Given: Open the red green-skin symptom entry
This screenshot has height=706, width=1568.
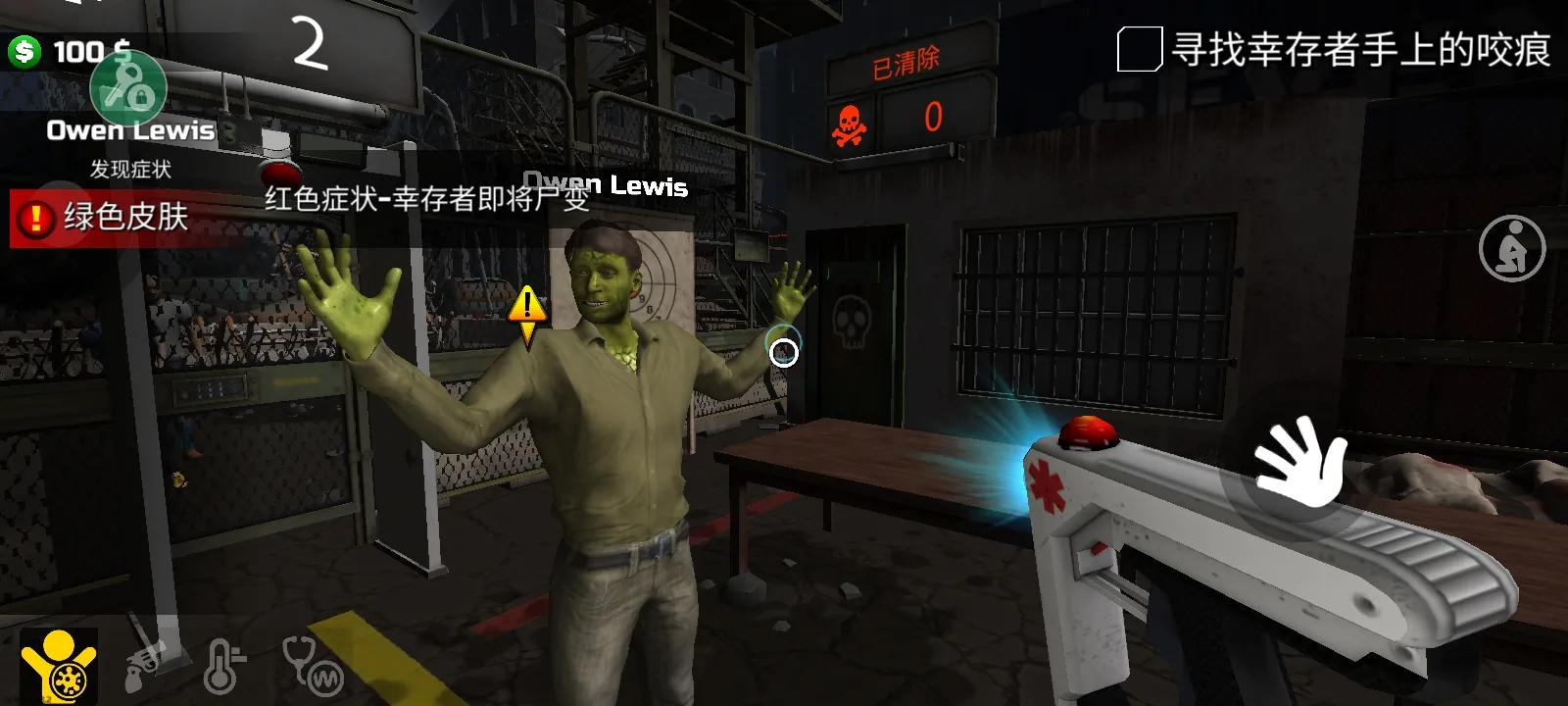Looking at the screenshot, I should (x=108, y=217).
